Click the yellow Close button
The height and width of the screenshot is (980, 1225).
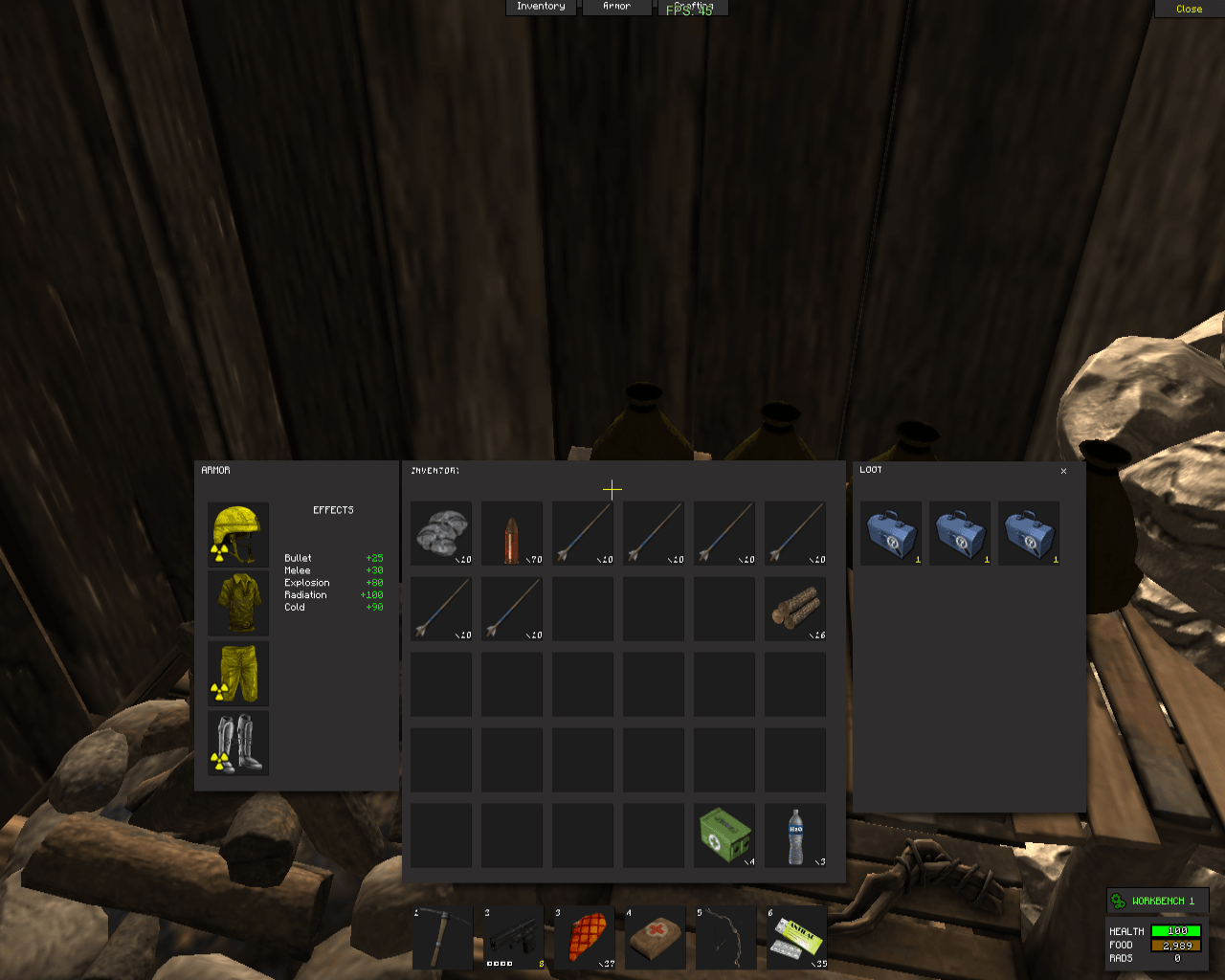[1189, 9]
